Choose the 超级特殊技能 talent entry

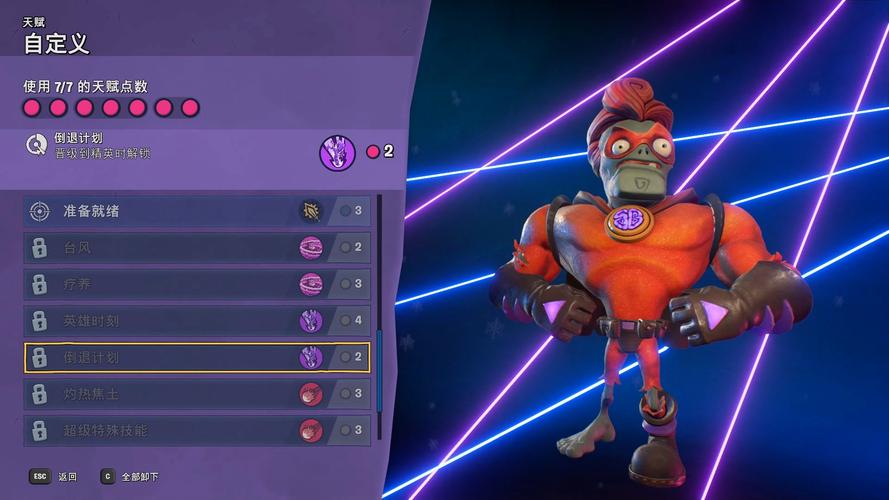[x=196, y=430]
